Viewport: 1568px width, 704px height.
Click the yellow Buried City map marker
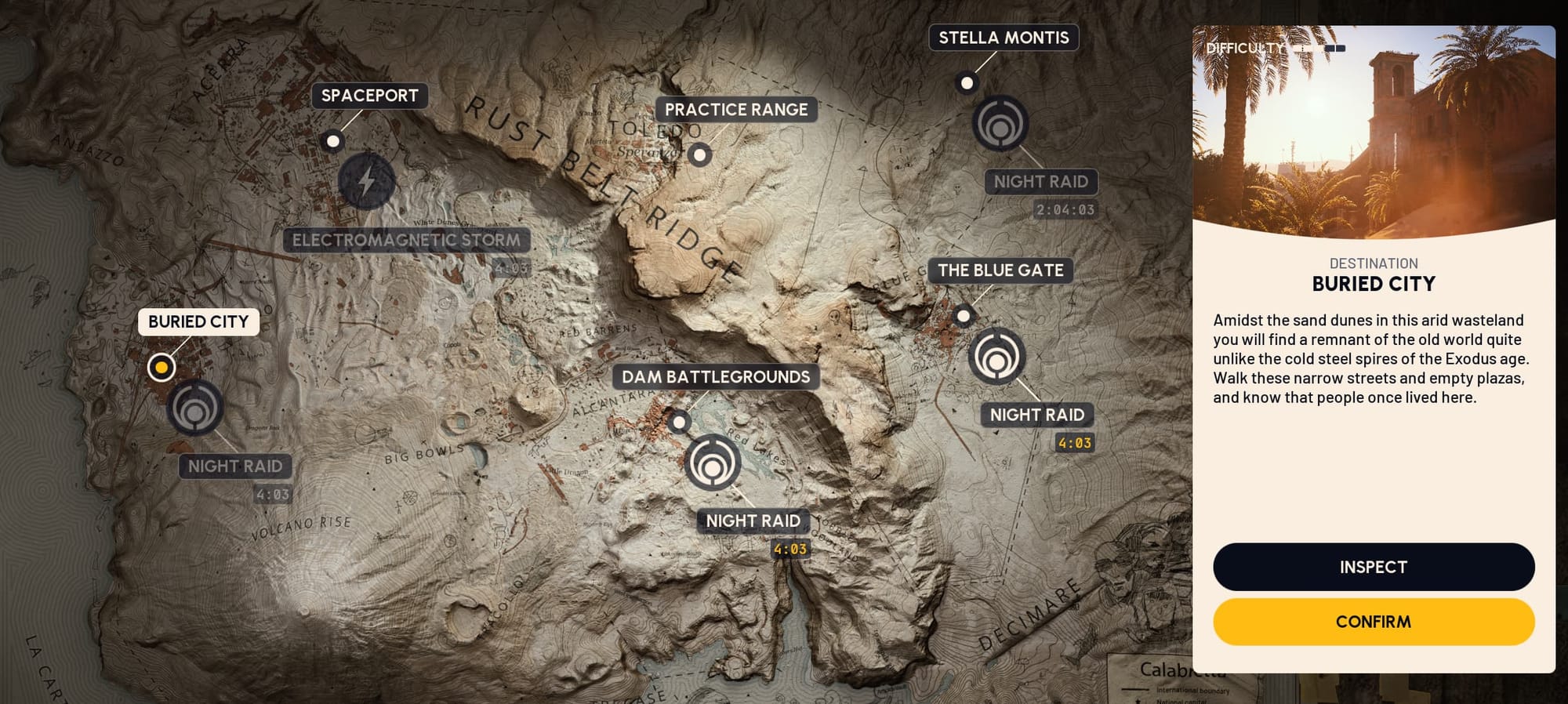point(162,367)
